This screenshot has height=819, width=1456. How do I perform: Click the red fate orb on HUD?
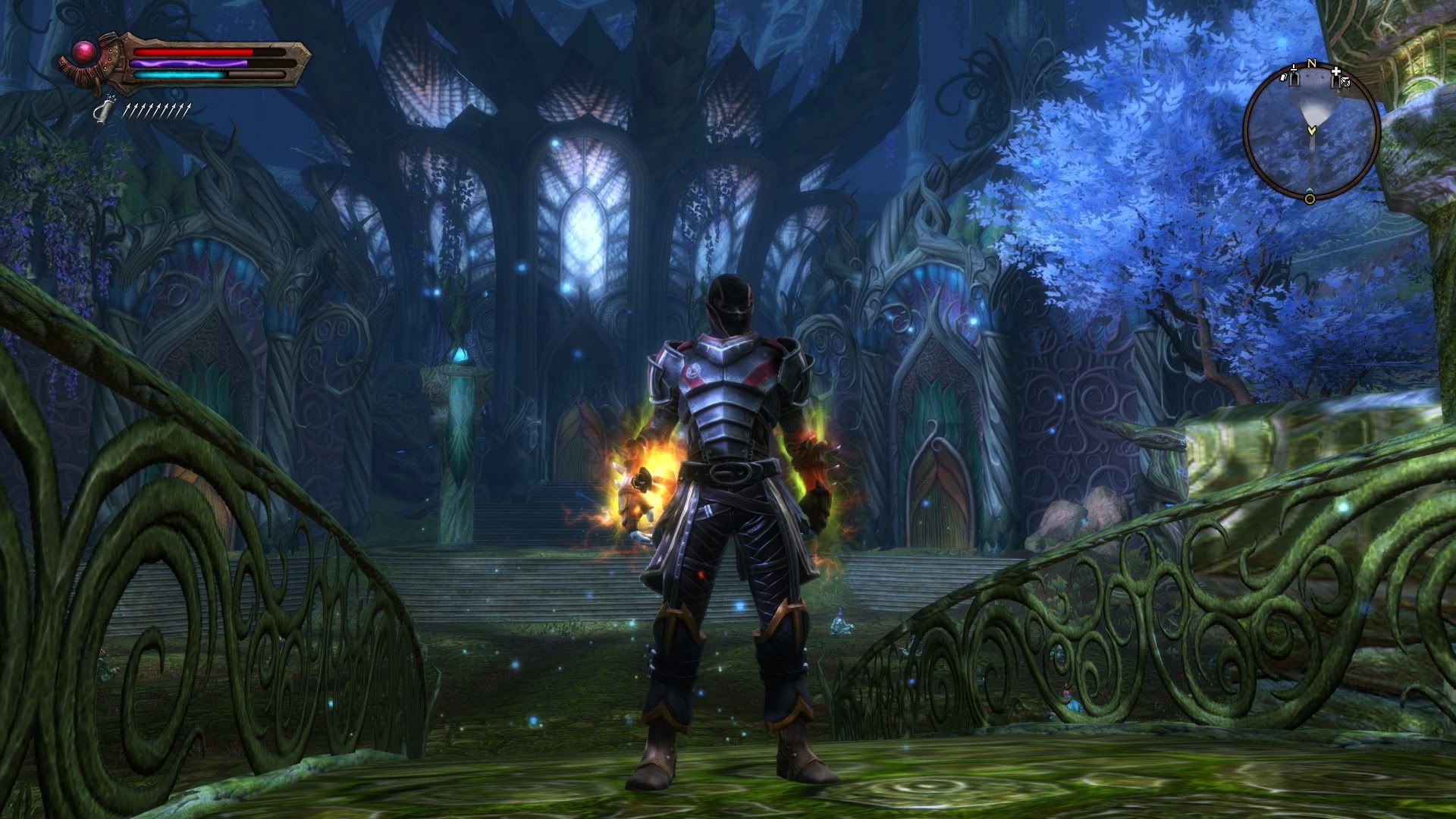tap(82, 52)
